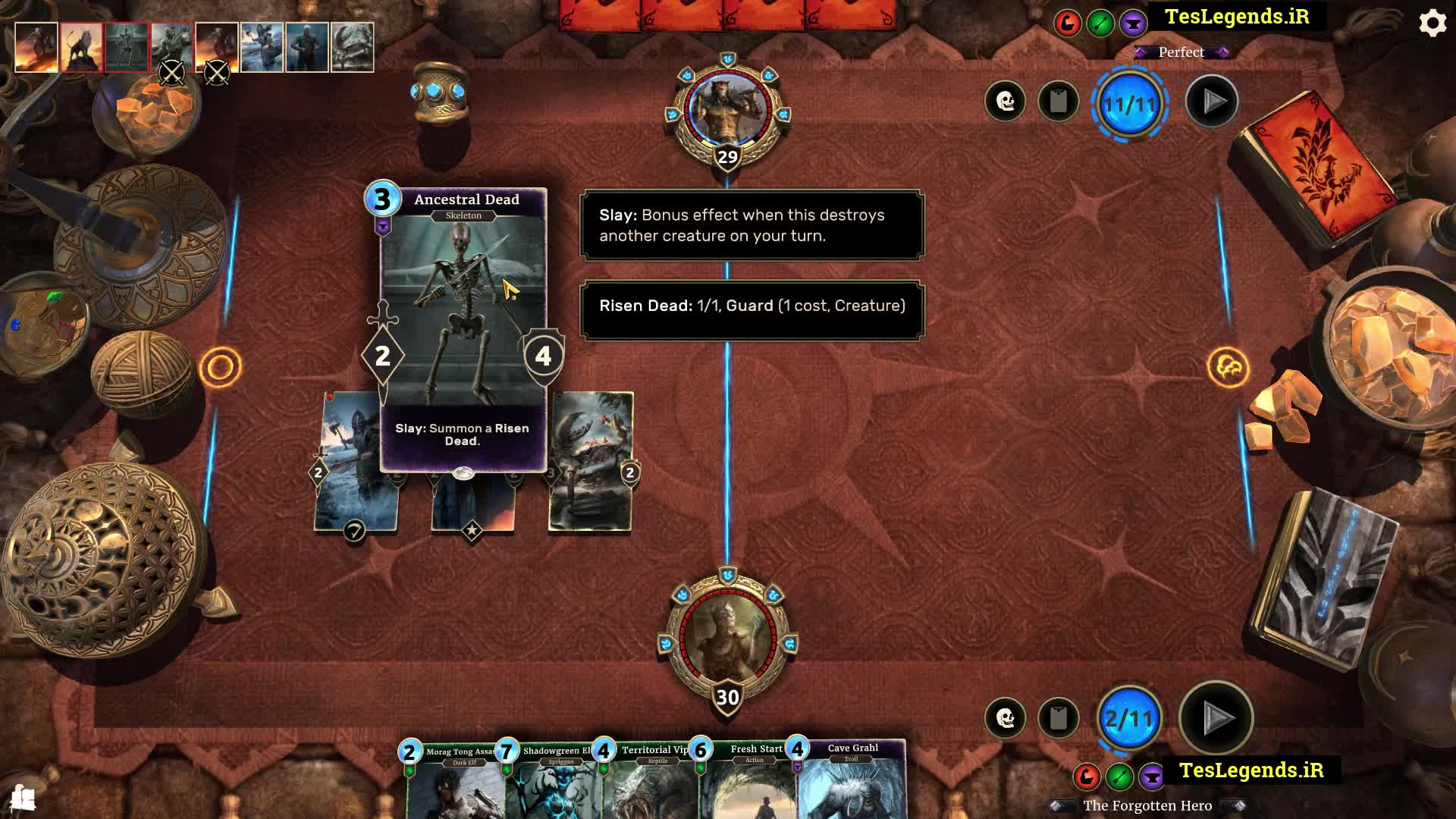End your turn with the bottom arrow button
Image resolution: width=1456 pixels, height=819 pixels.
[1216, 717]
